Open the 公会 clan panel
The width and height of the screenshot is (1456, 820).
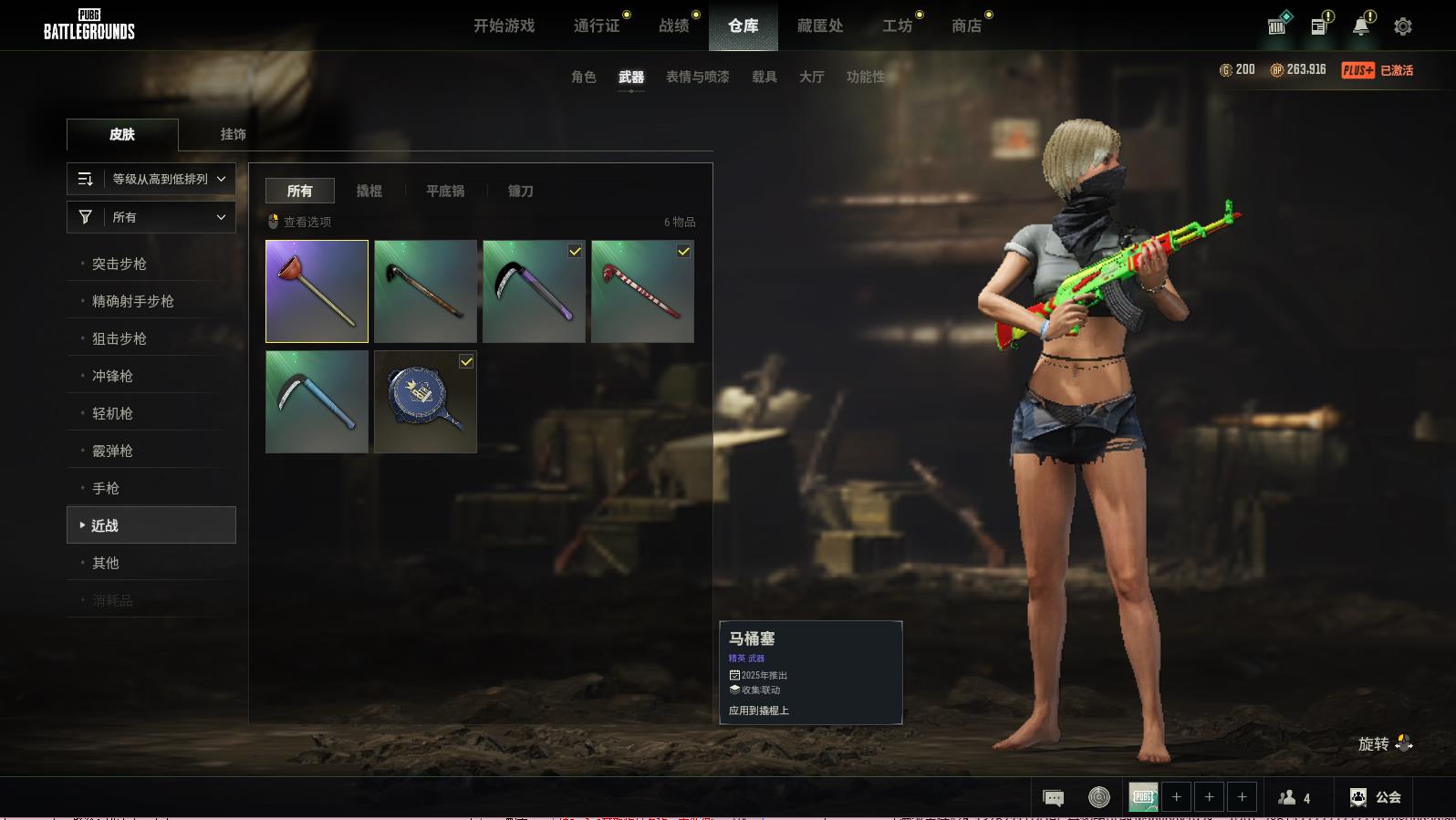1376,797
